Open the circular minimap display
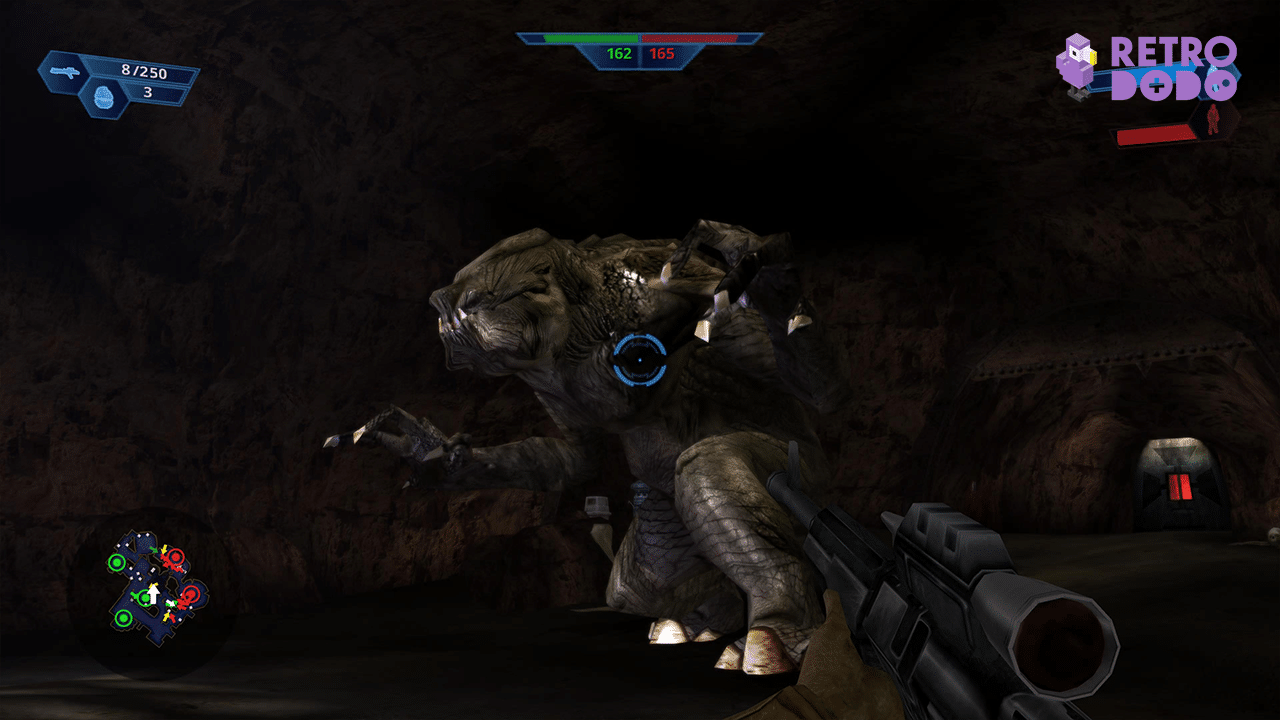Screen dimensions: 1280x720 [x=155, y=585]
